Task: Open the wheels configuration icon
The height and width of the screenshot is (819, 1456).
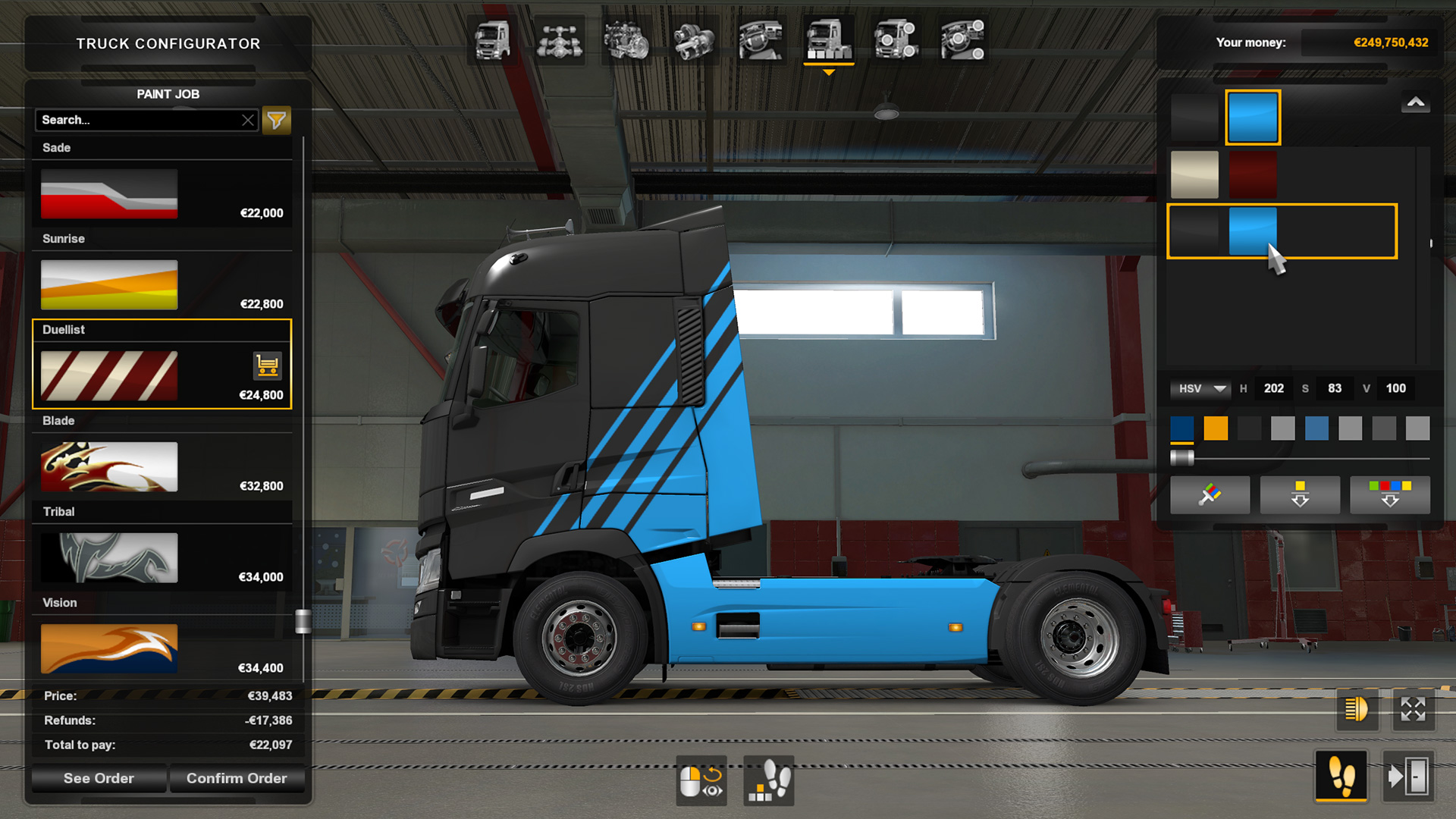Action: (x=896, y=39)
